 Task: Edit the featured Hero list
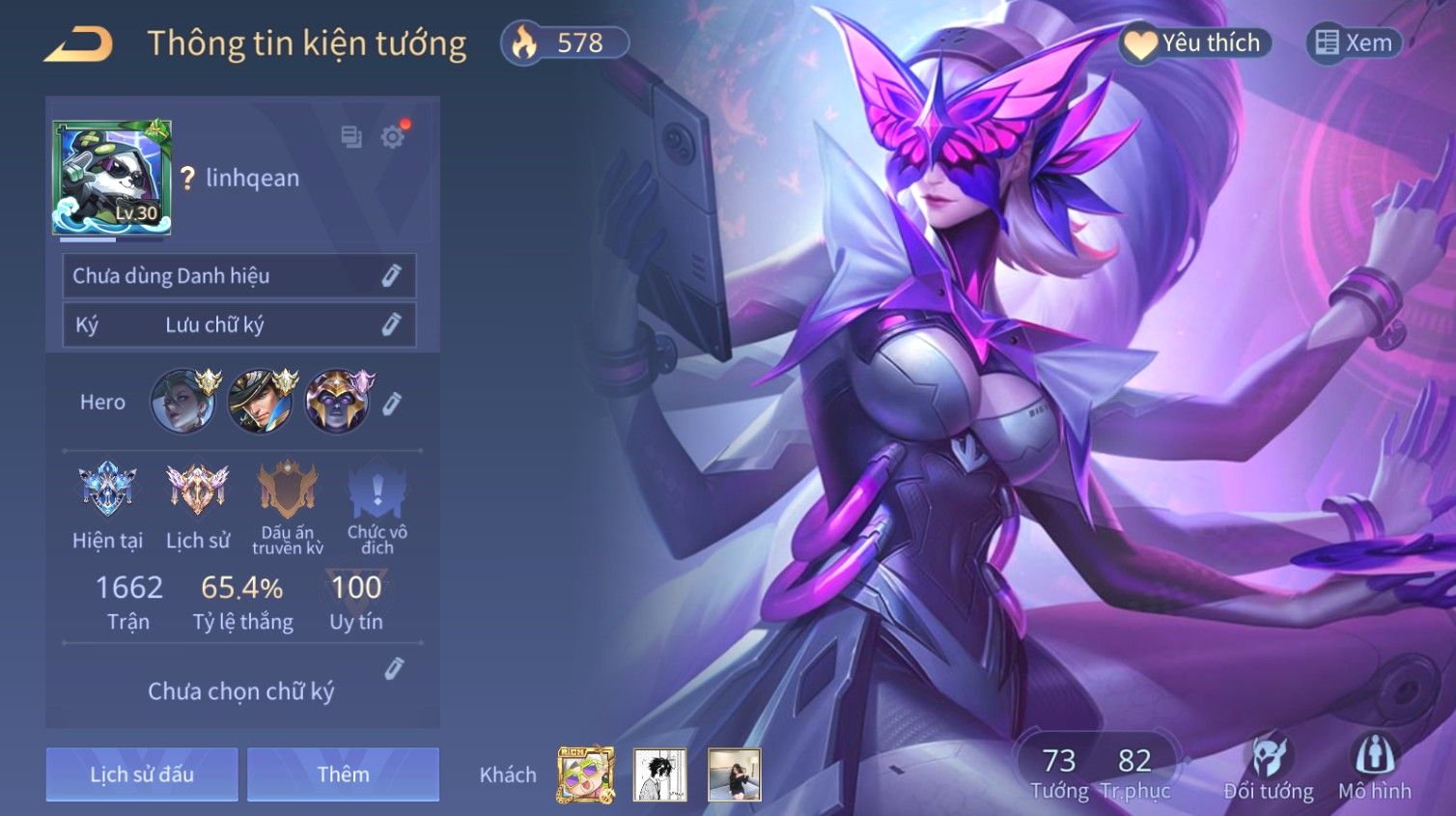(391, 404)
